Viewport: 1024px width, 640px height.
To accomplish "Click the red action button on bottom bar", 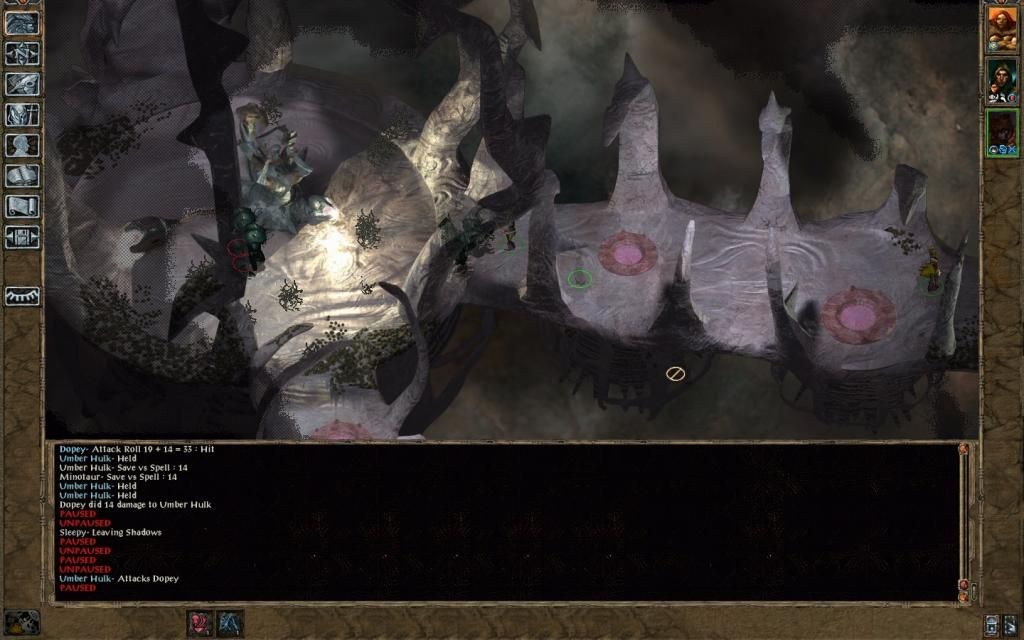I will point(200,622).
